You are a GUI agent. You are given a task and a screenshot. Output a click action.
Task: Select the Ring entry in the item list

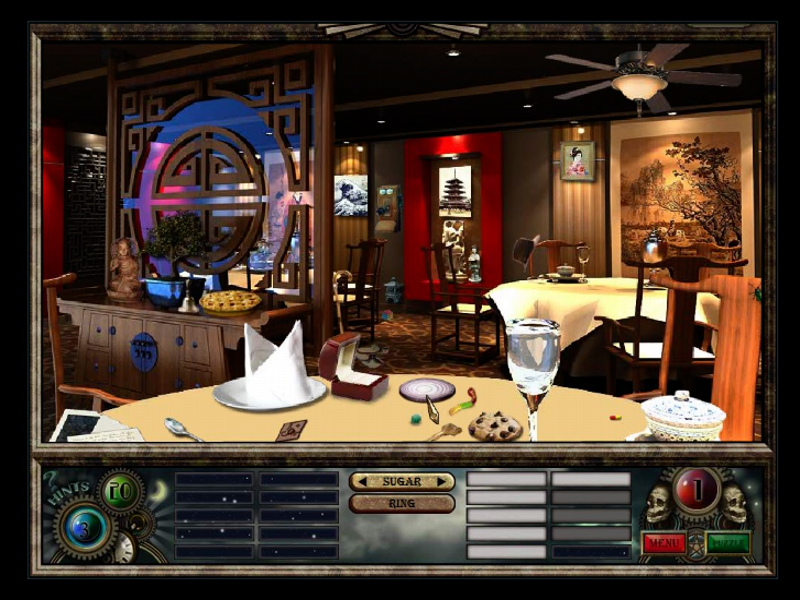(x=401, y=504)
